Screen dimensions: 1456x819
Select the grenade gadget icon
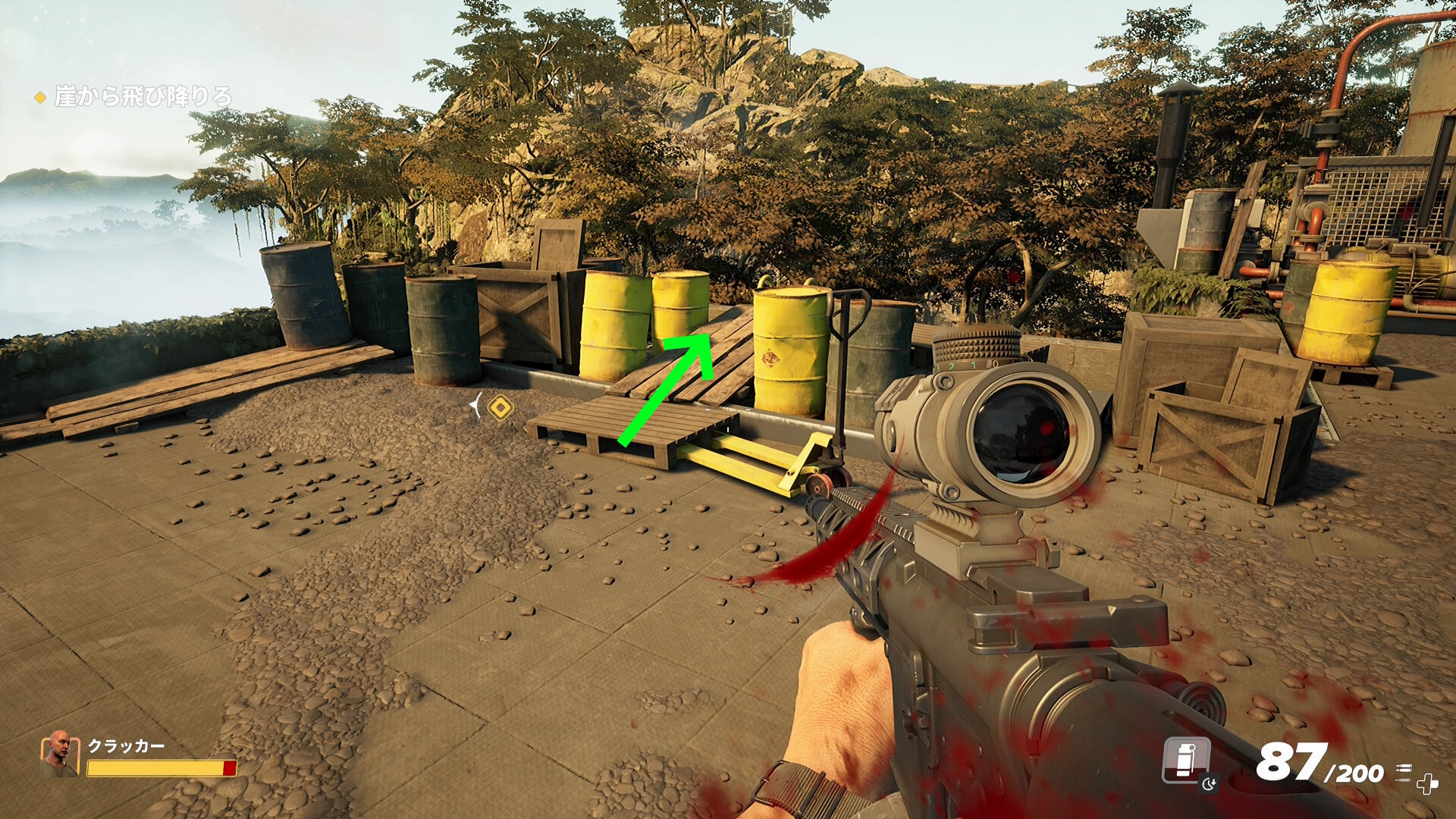(x=1185, y=759)
